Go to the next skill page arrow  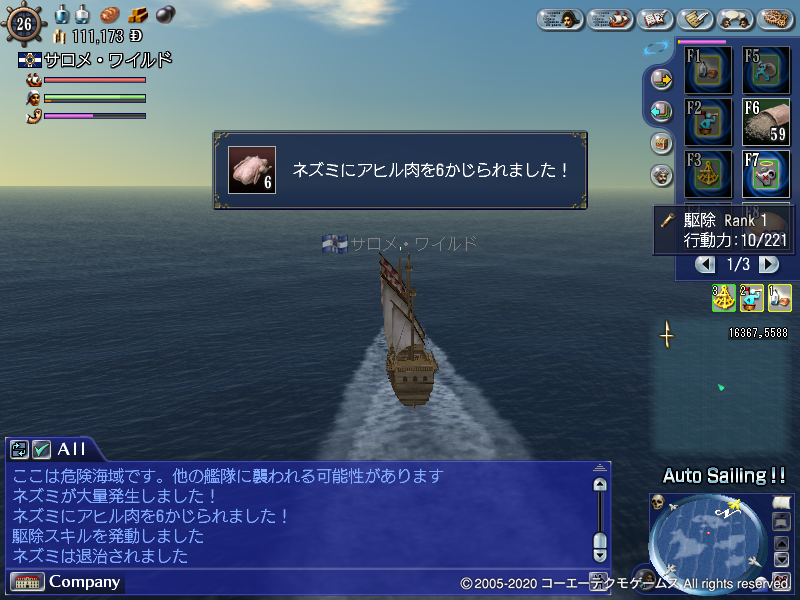768,264
